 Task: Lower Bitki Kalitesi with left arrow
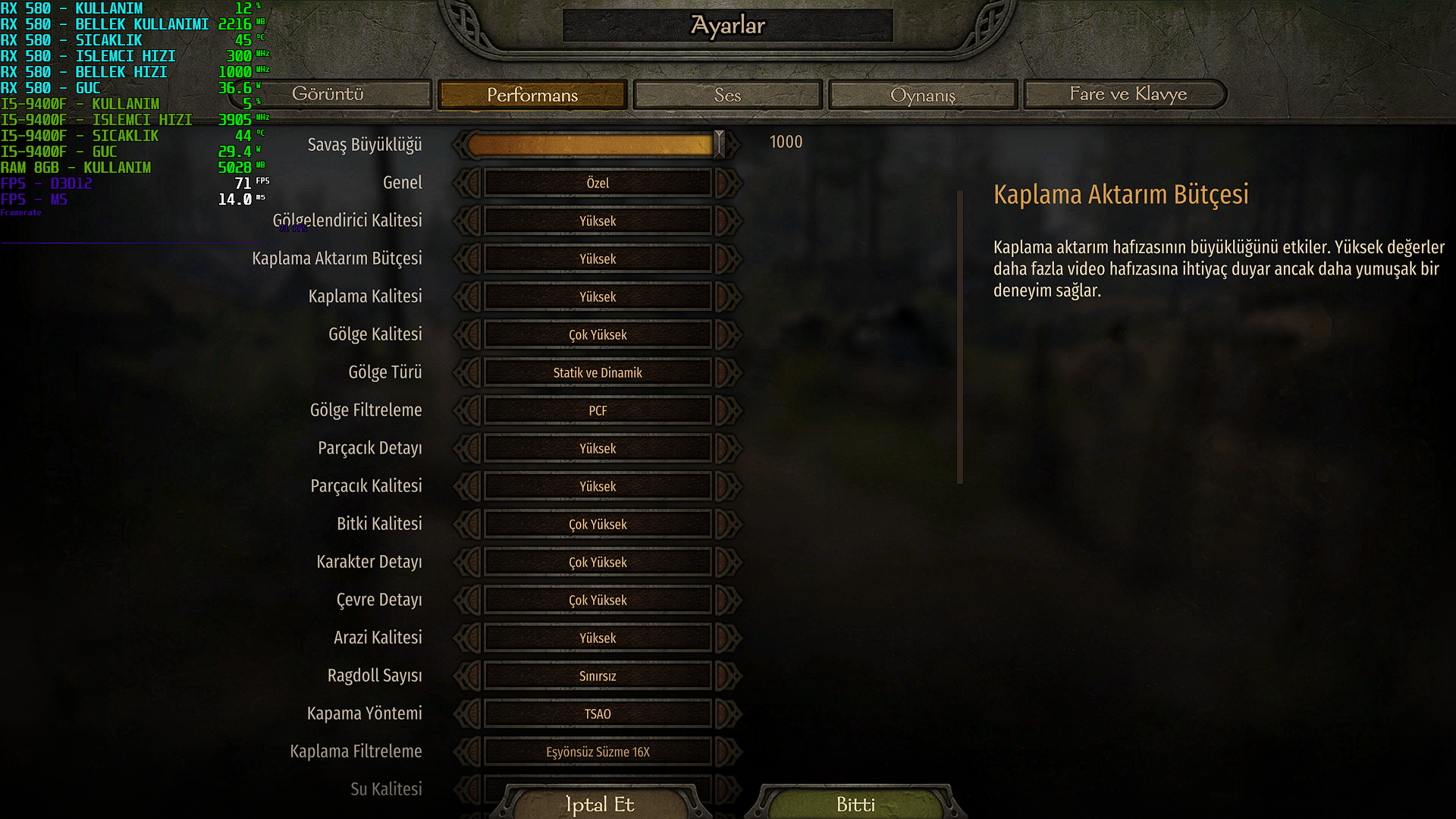(x=470, y=524)
